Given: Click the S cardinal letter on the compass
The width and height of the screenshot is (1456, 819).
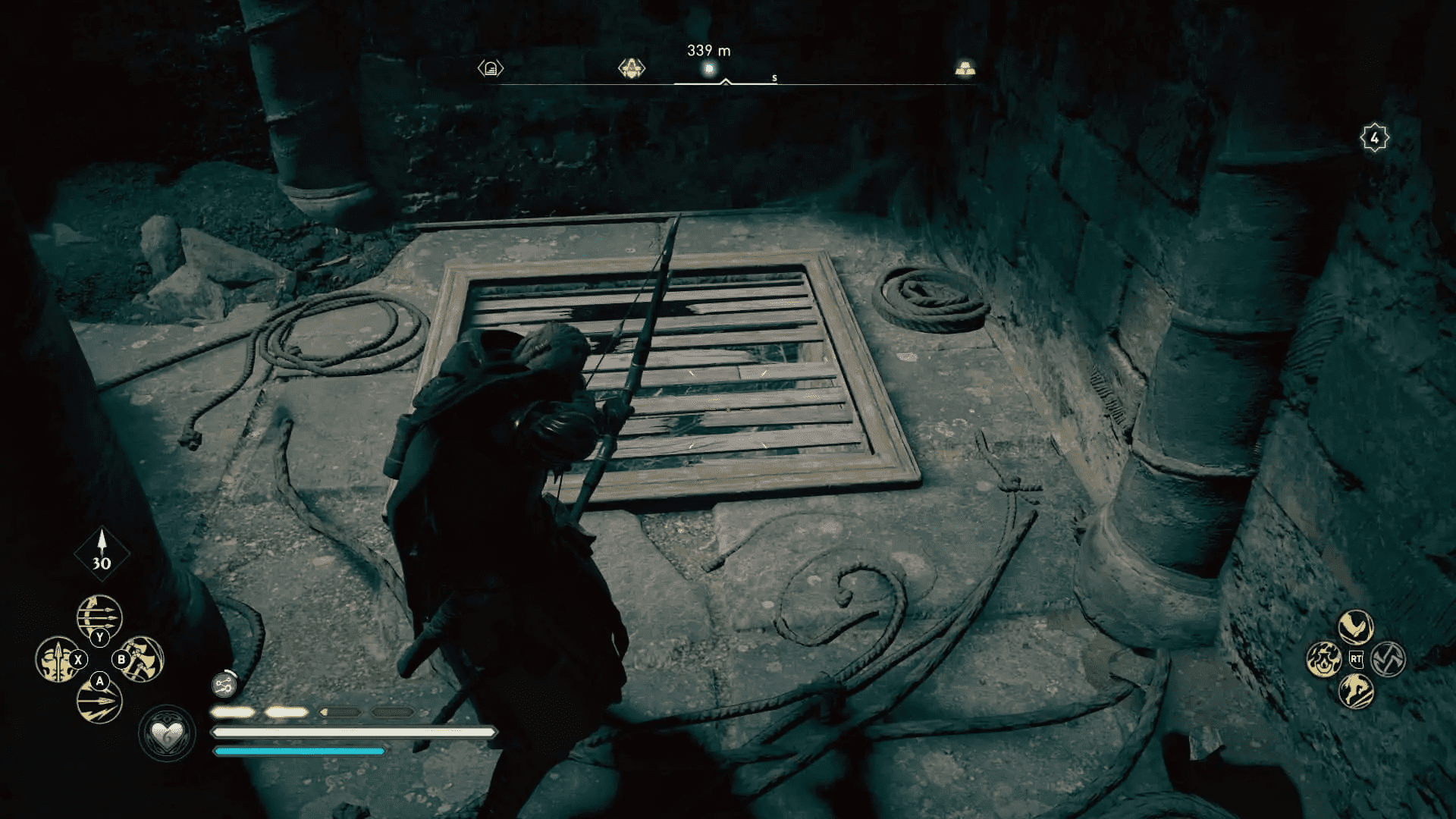Looking at the screenshot, I should (x=774, y=78).
